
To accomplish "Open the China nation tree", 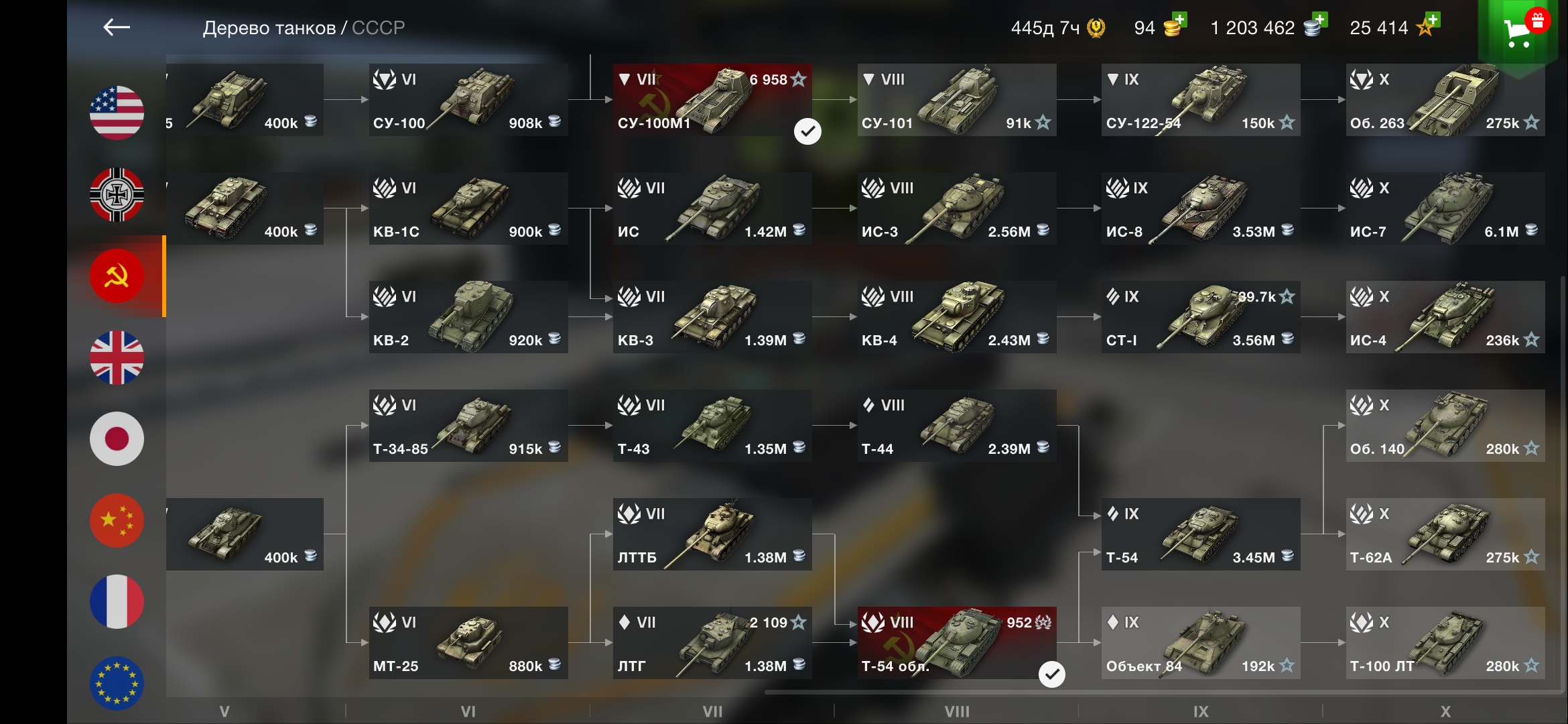I will pyautogui.click(x=117, y=521).
